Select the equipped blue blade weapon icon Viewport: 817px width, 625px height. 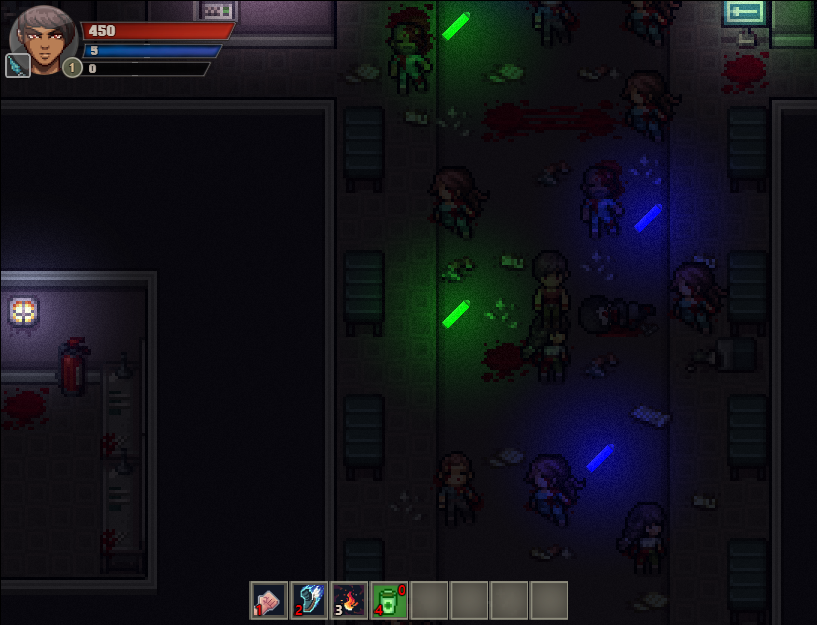click(x=17, y=66)
